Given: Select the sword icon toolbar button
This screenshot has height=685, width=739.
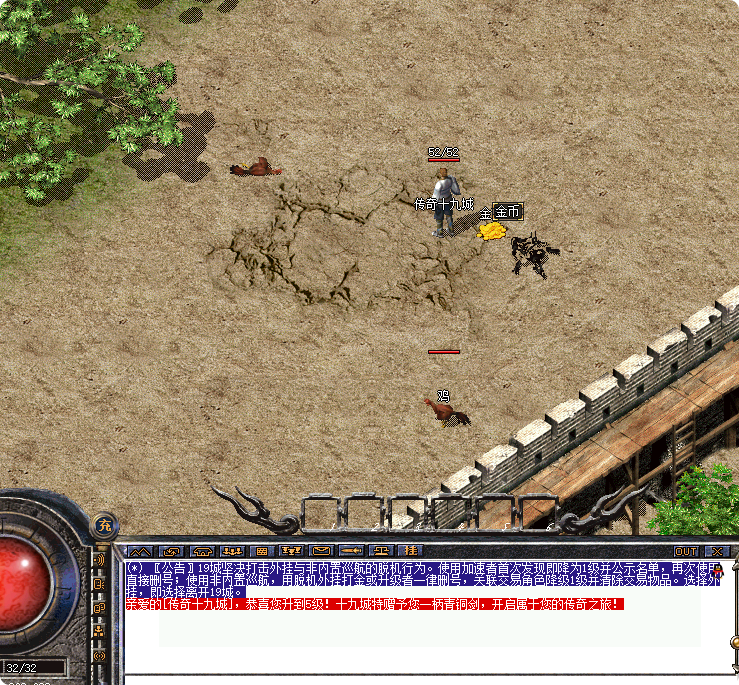Looking at the screenshot, I should coord(351,551).
